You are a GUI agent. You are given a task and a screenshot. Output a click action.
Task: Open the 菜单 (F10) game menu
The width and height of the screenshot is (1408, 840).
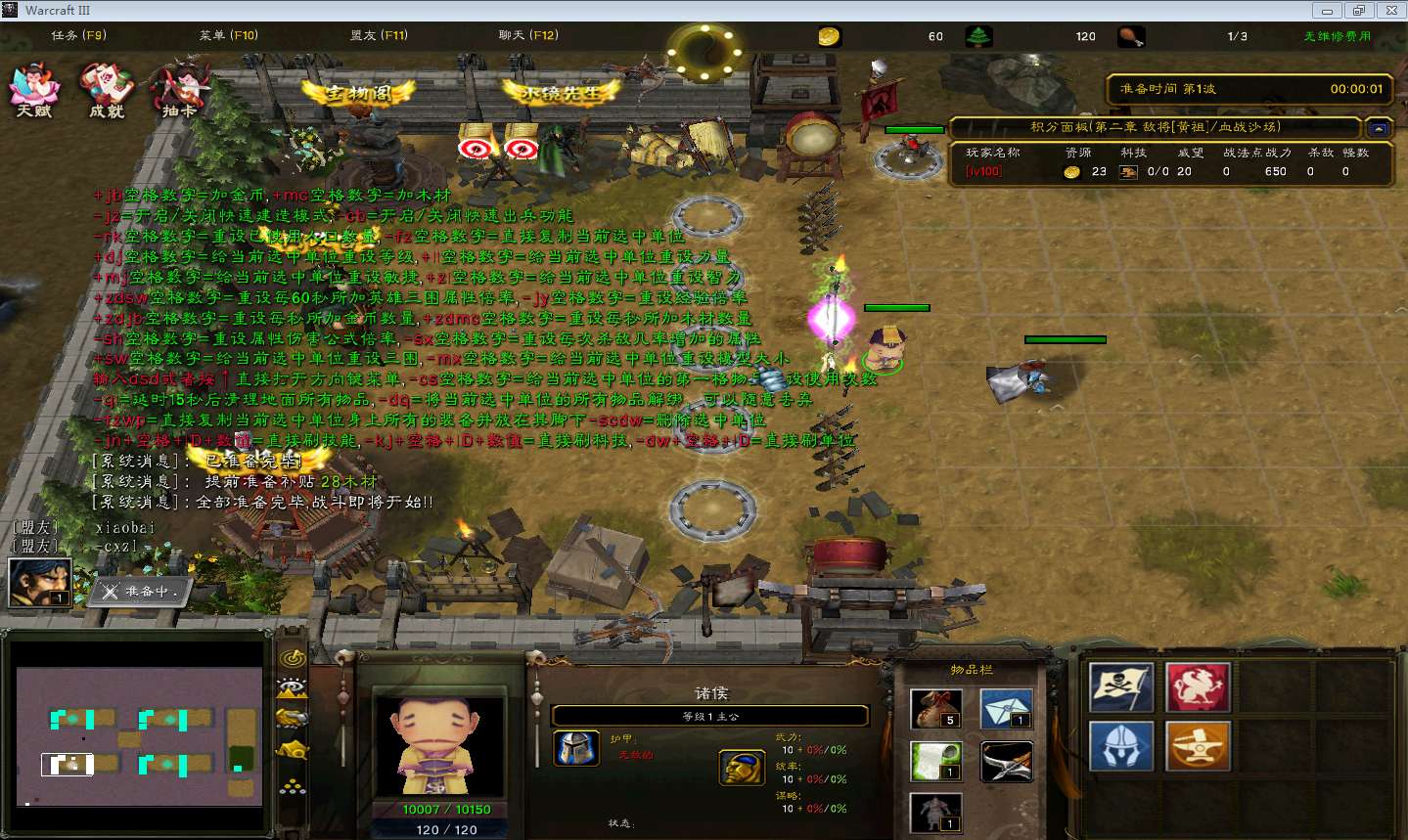(228, 35)
